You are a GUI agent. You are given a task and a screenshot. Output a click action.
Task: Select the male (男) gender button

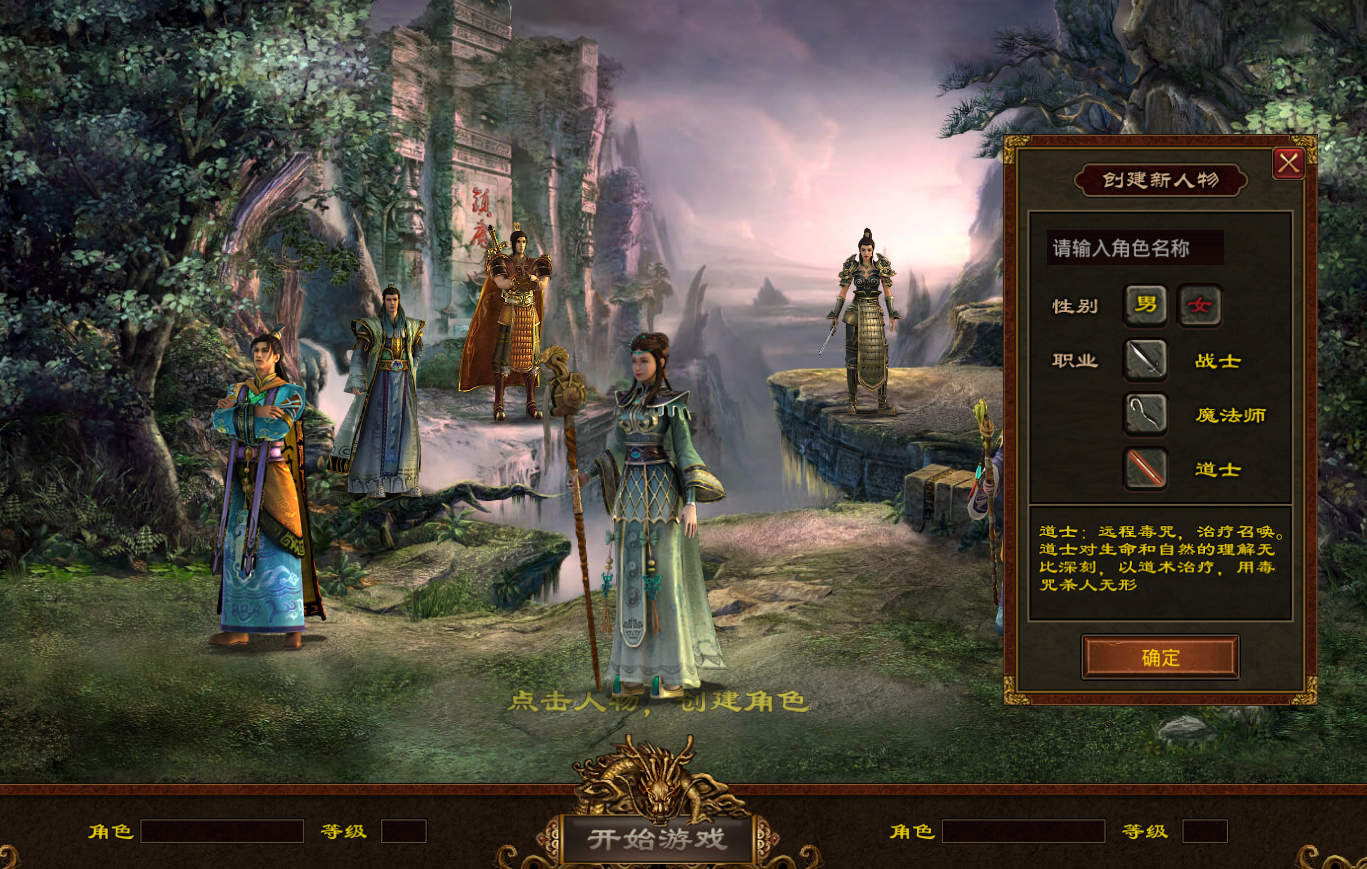[1146, 305]
